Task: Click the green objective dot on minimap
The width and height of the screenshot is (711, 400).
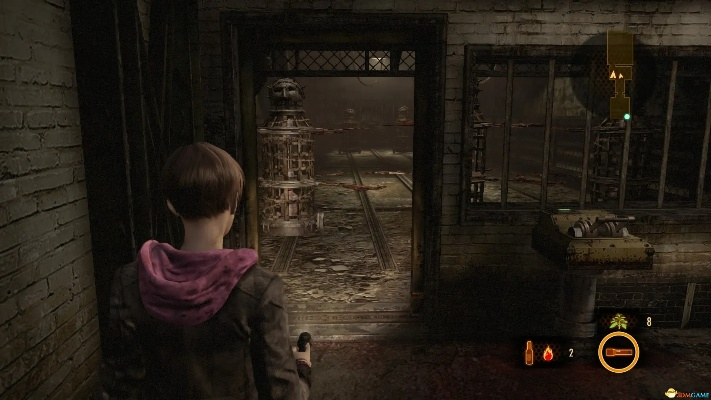Action: click(x=627, y=117)
